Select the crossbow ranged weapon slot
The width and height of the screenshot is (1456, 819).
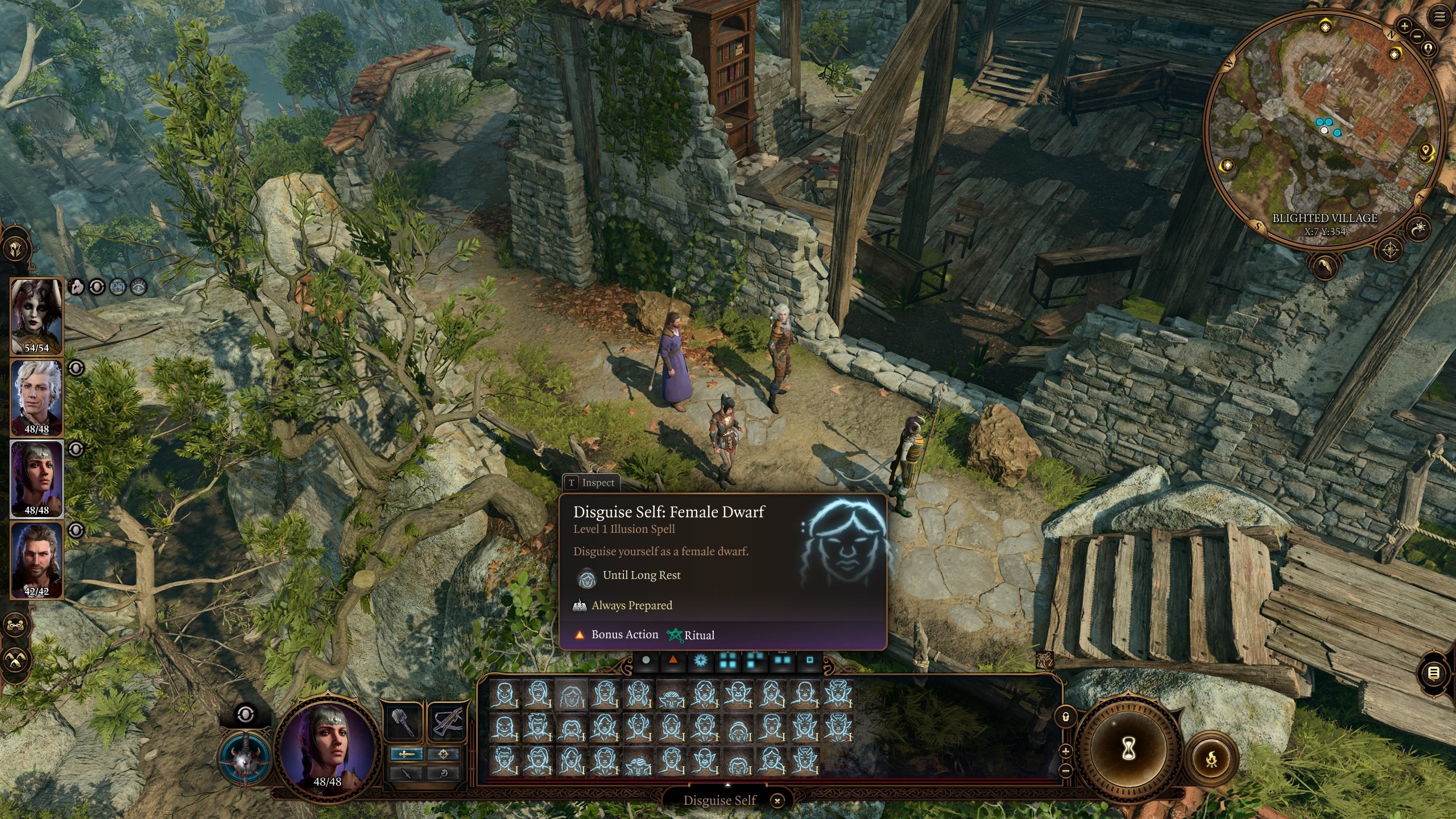[448, 722]
